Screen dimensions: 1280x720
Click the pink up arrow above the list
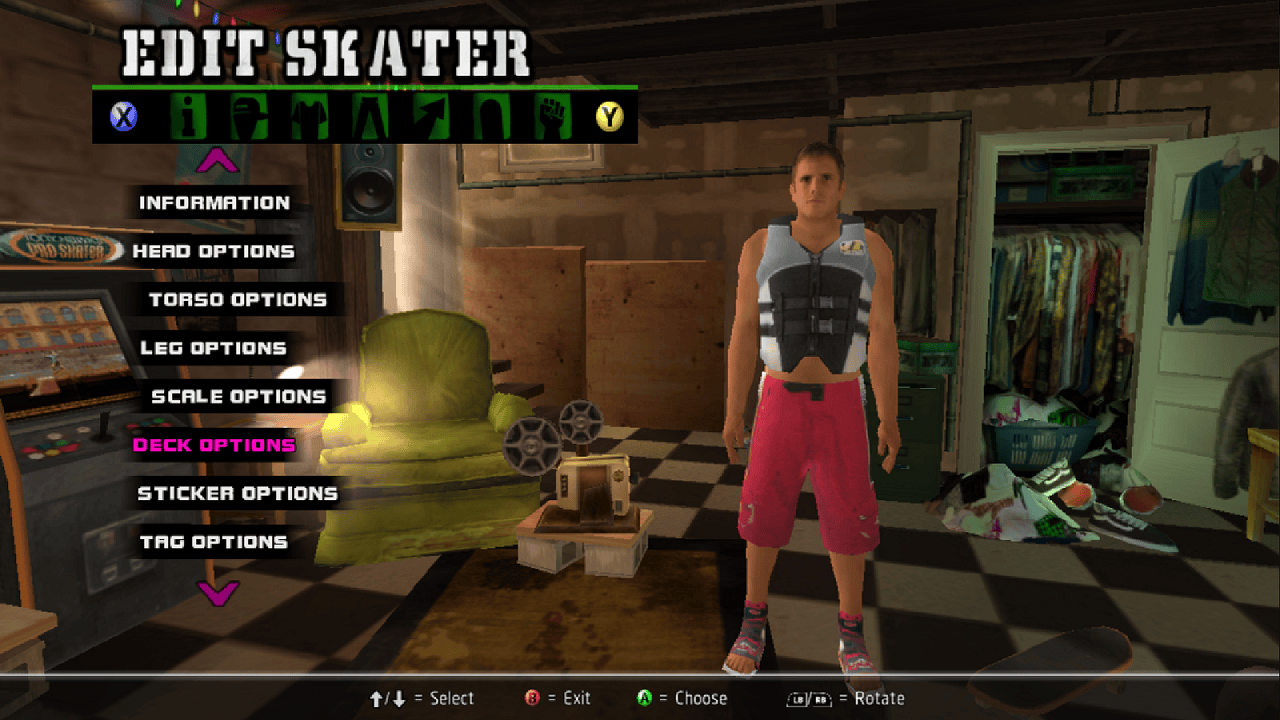point(218,160)
